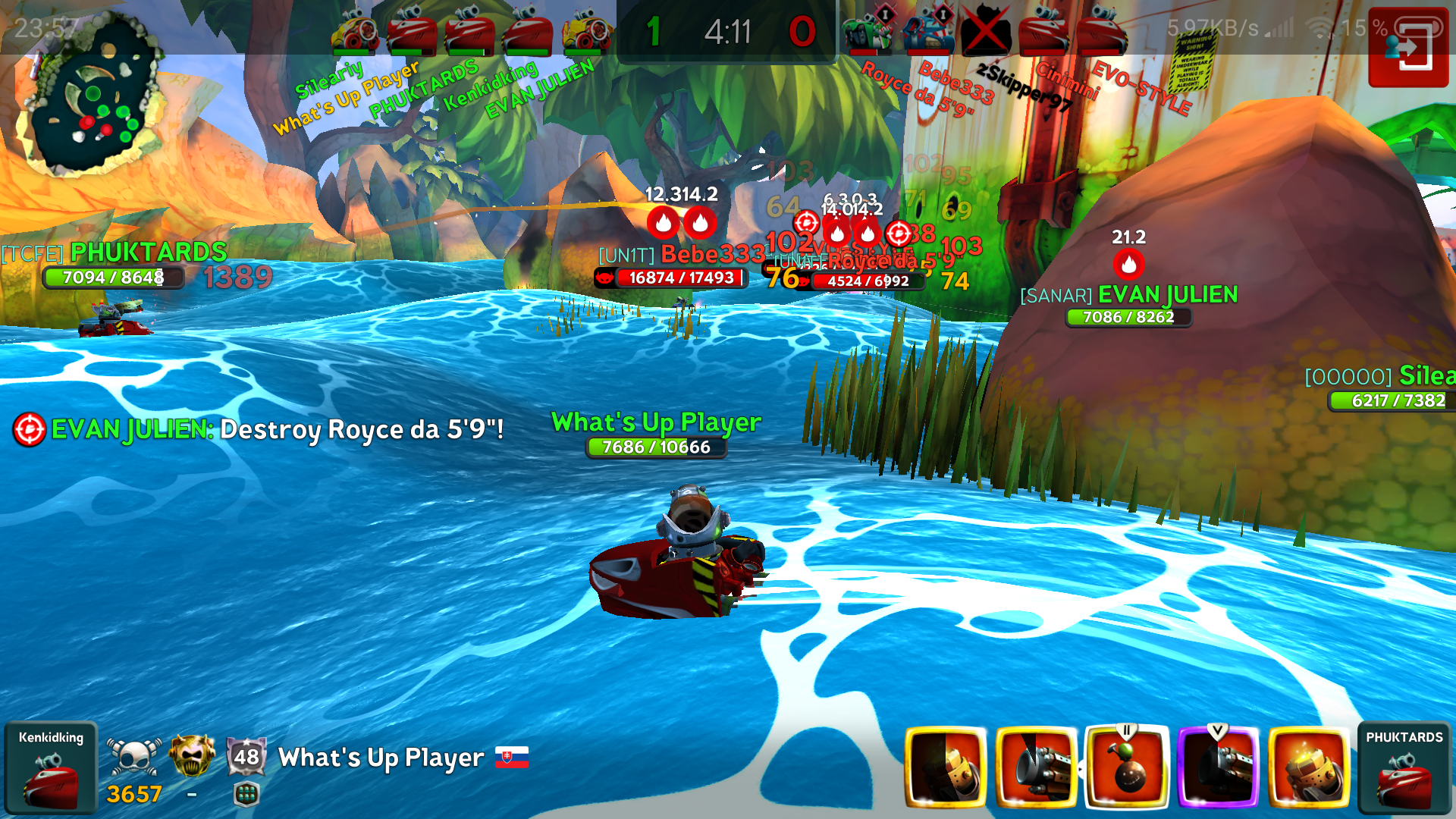Switch view to Kenkidking's ship

click(x=51, y=767)
